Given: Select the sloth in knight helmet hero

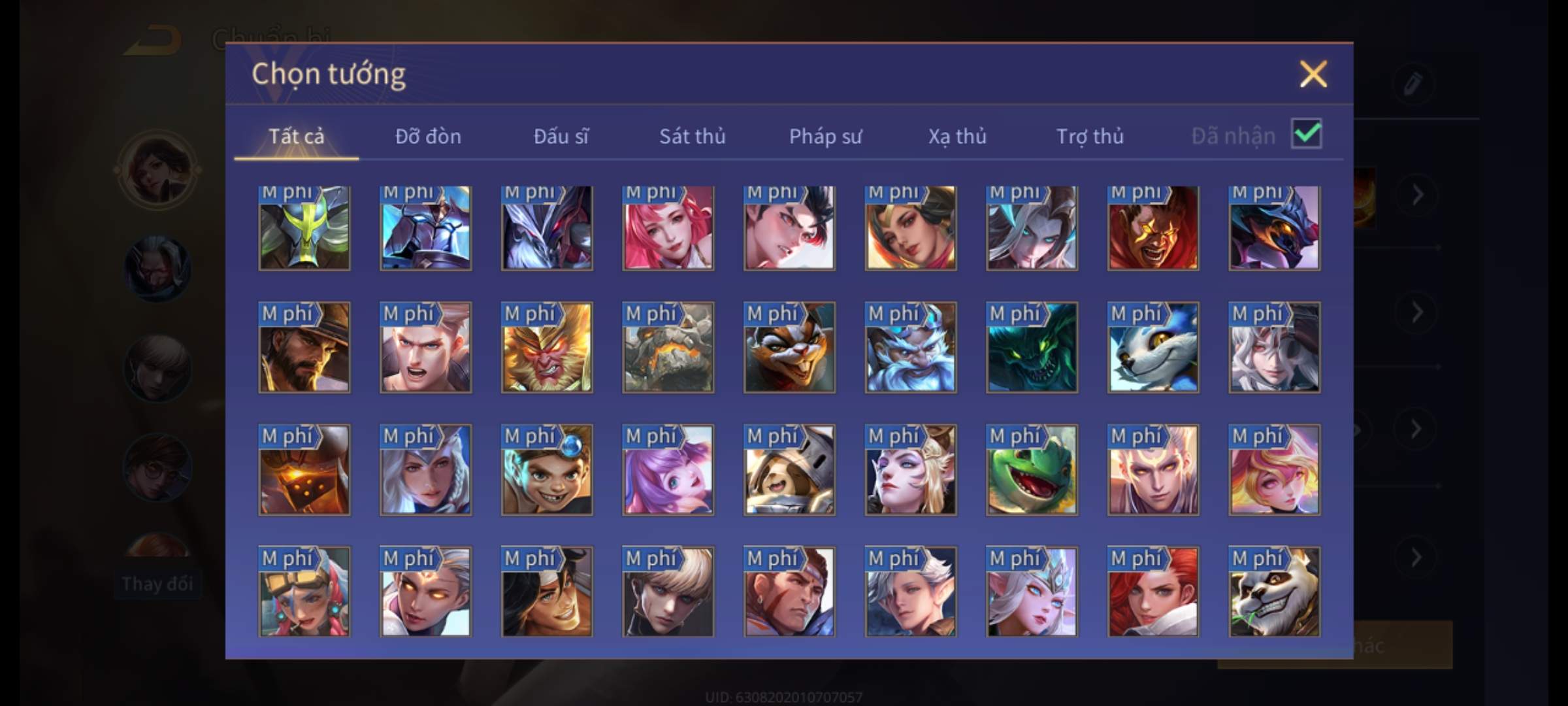Looking at the screenshot, I should 789,470.
